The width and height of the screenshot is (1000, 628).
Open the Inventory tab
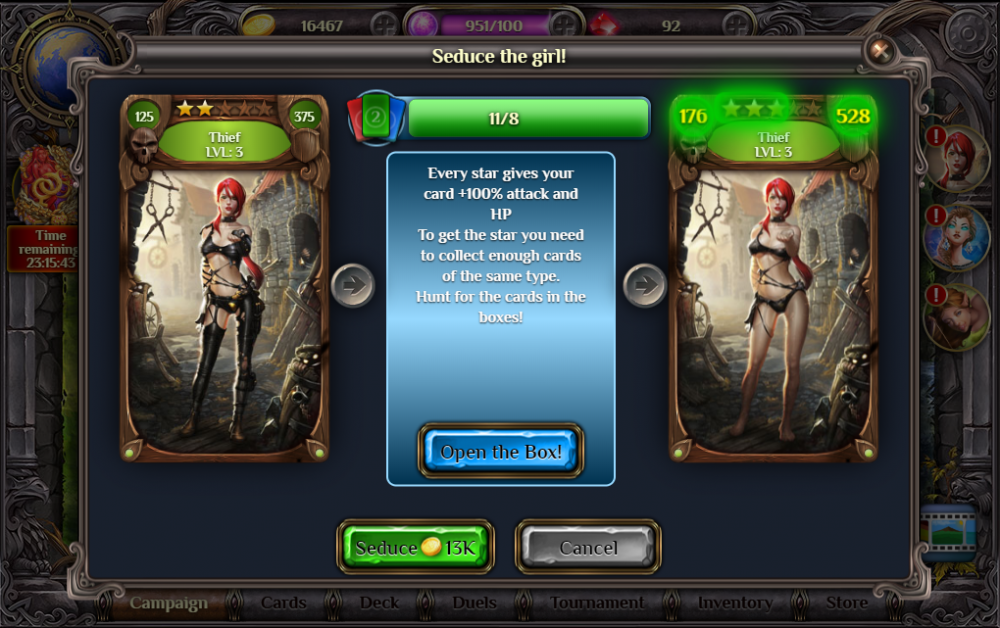[x=735, y=603]
